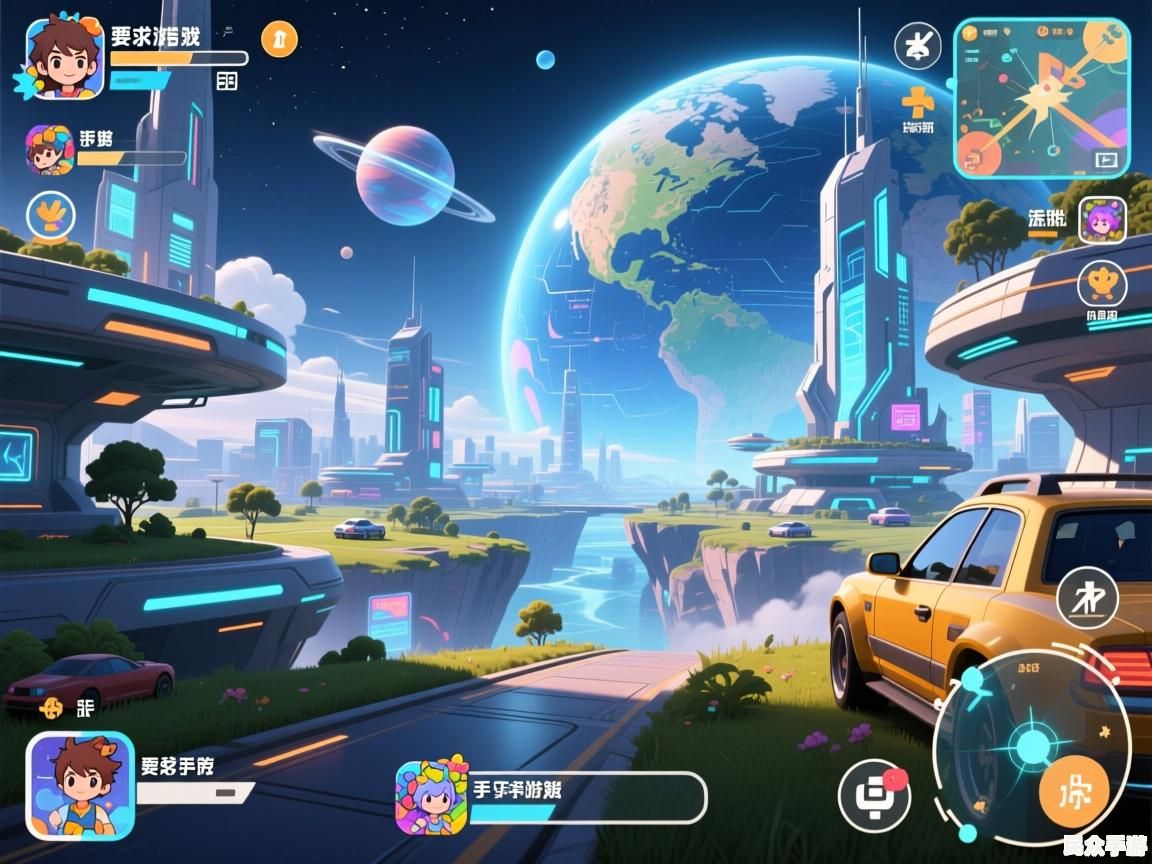Viewport: 1152px width, 864px height.
Task: Open the round icon with the red notification dot
Action: (x=873, y=795)
